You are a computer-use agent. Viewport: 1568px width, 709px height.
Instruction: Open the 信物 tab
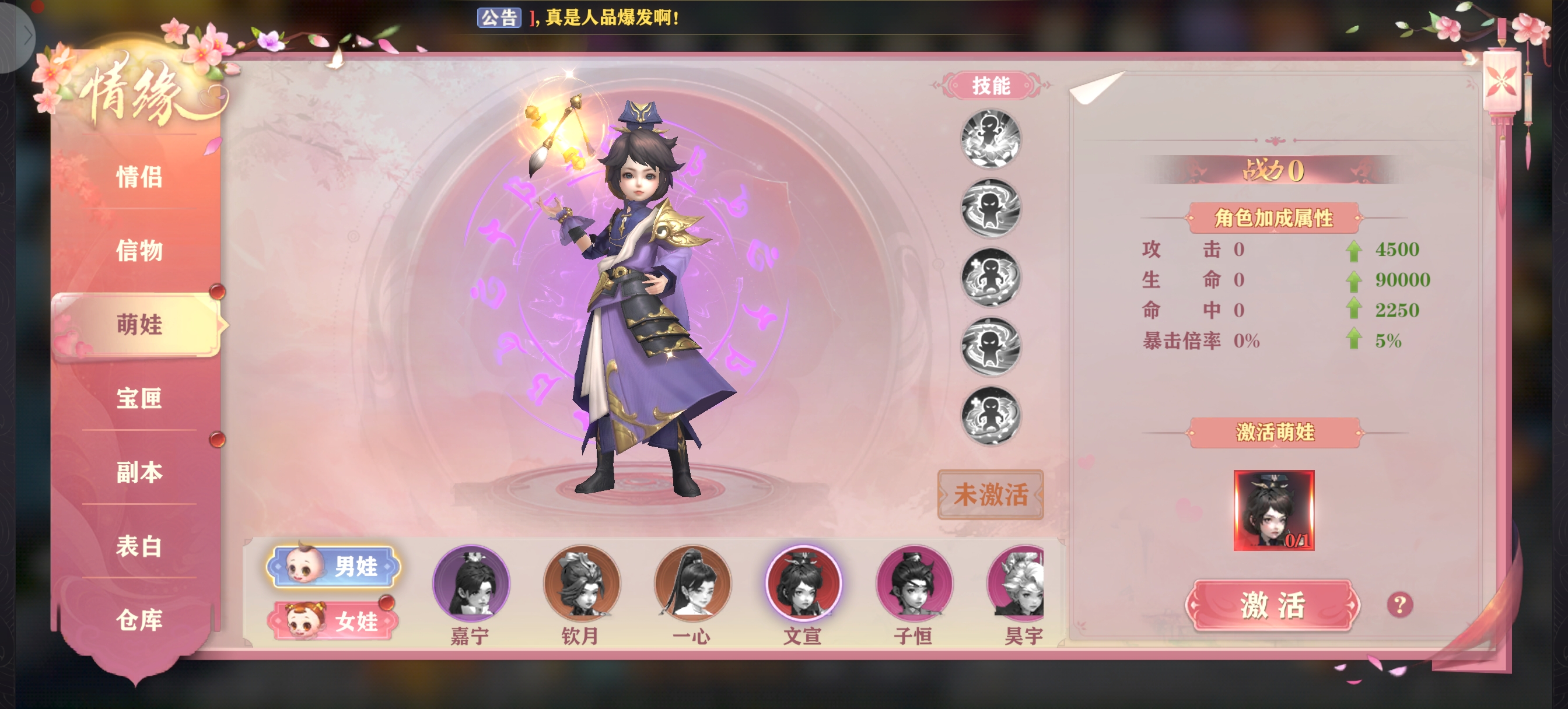tap(139, 251)
